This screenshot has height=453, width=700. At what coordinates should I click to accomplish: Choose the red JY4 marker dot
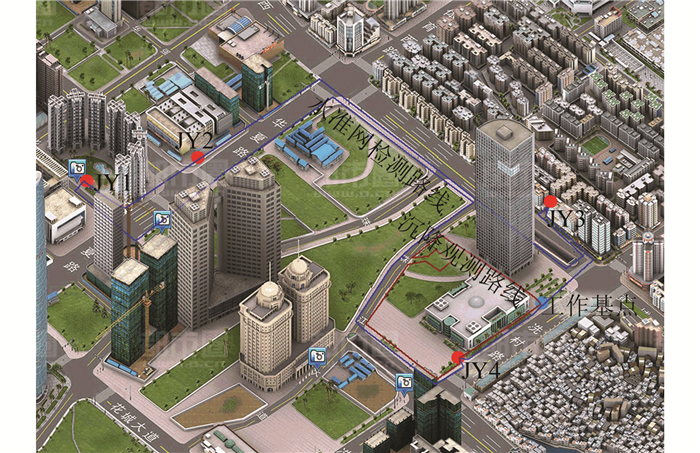tap(458, 358)
